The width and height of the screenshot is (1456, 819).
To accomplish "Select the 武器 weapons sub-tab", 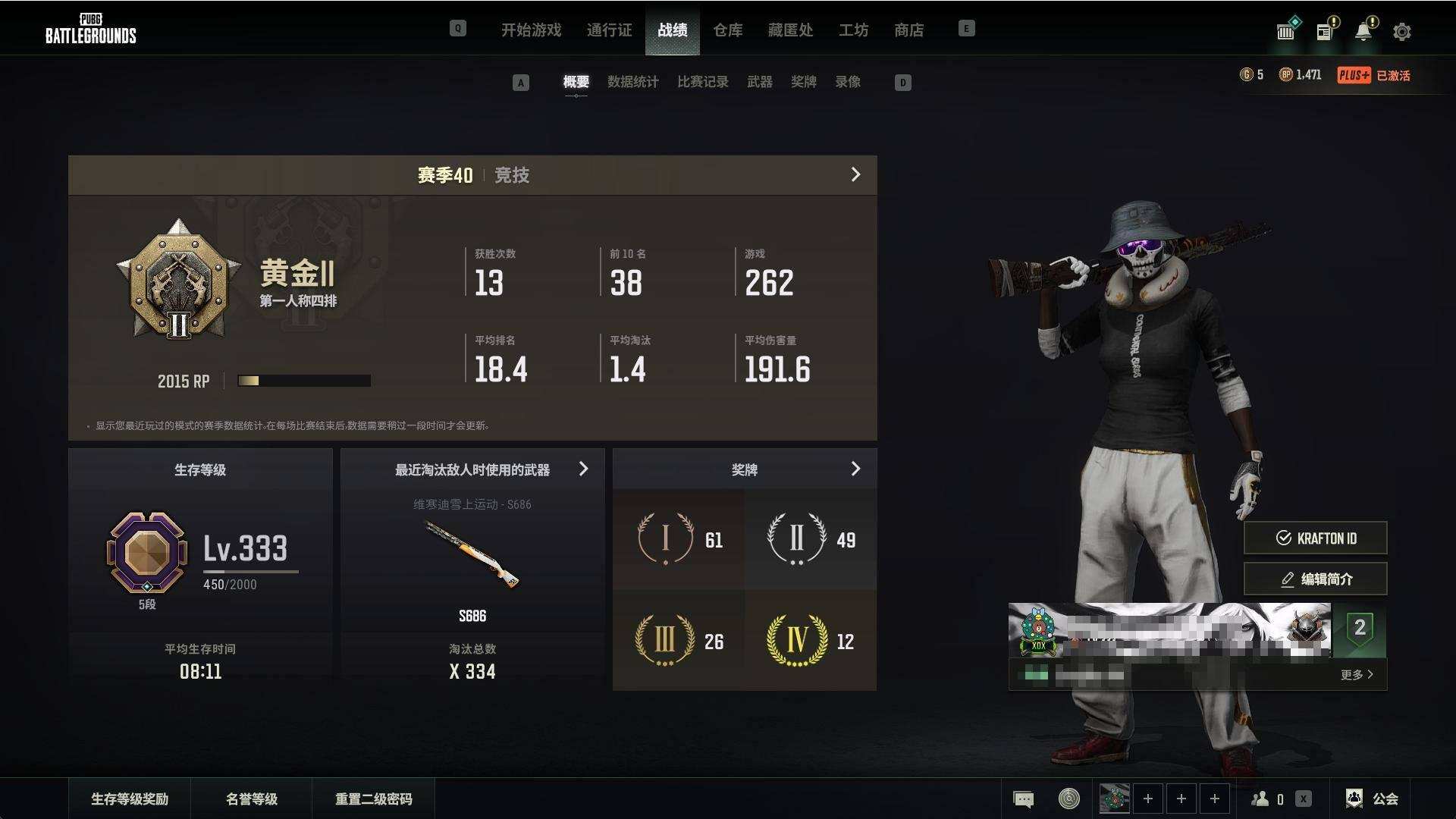I will click(x=759, y=82).
